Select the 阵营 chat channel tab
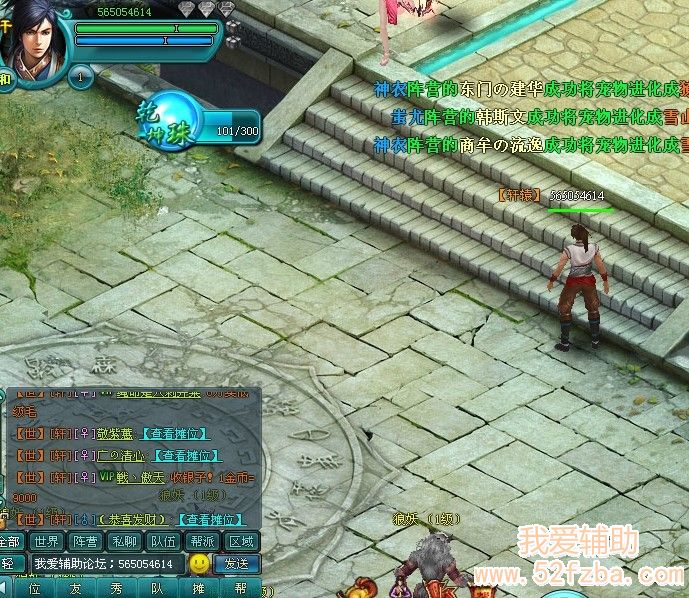689x598 pixels. click(x=86, y=542)
